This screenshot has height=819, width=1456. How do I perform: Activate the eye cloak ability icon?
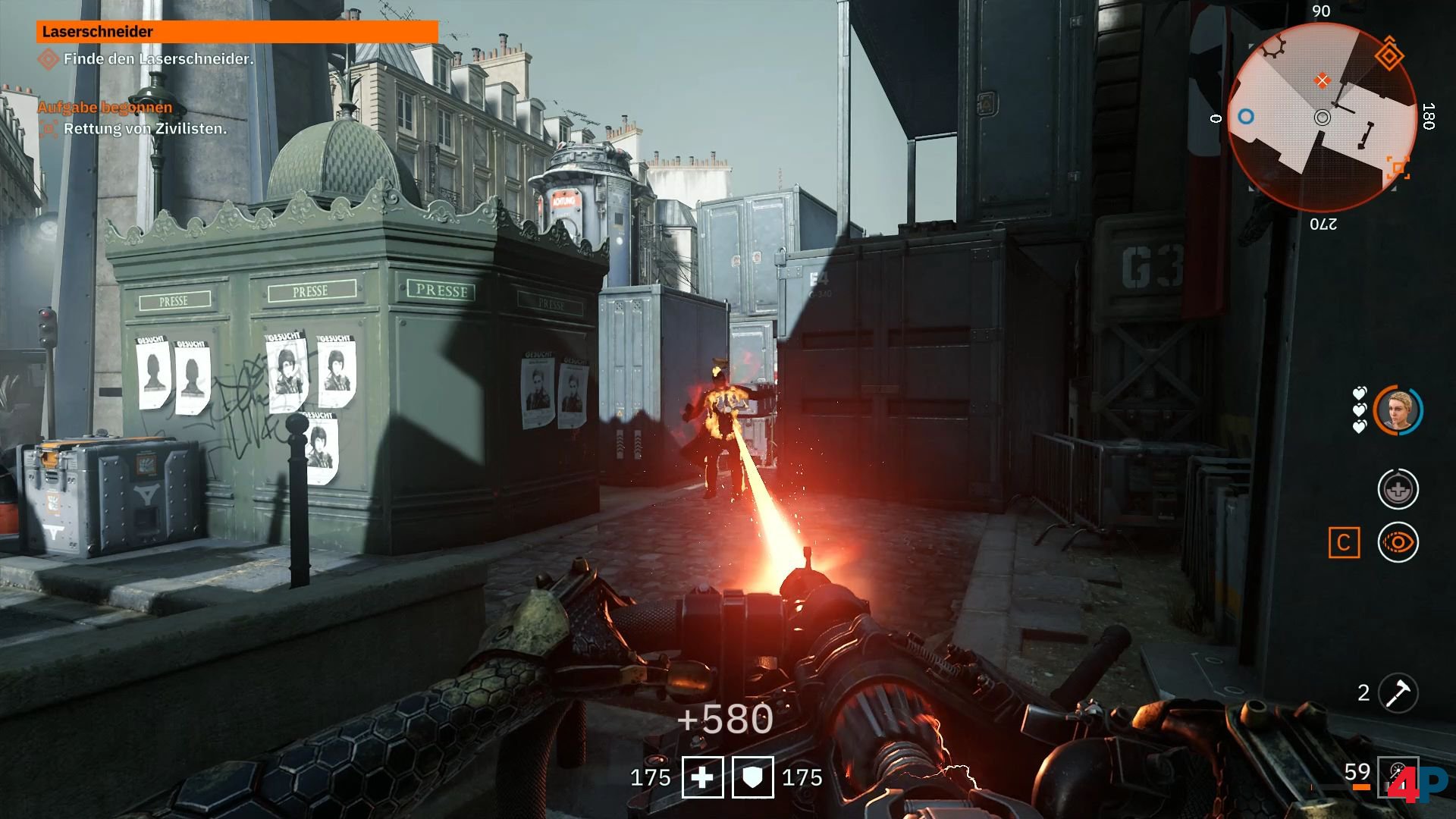(x=1398, y=542)
